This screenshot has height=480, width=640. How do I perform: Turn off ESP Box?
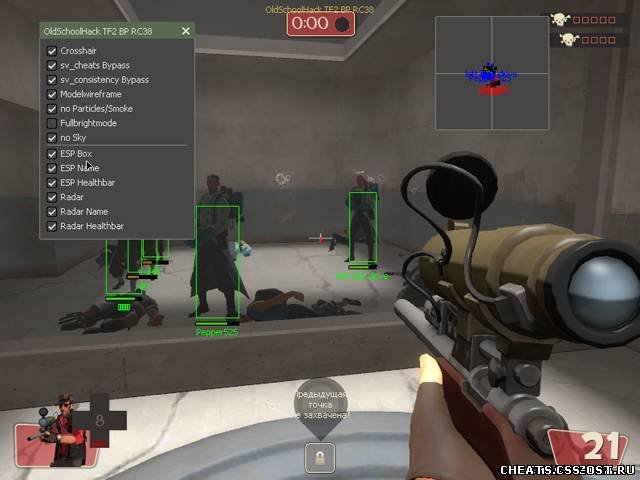[x=52, y=154]
